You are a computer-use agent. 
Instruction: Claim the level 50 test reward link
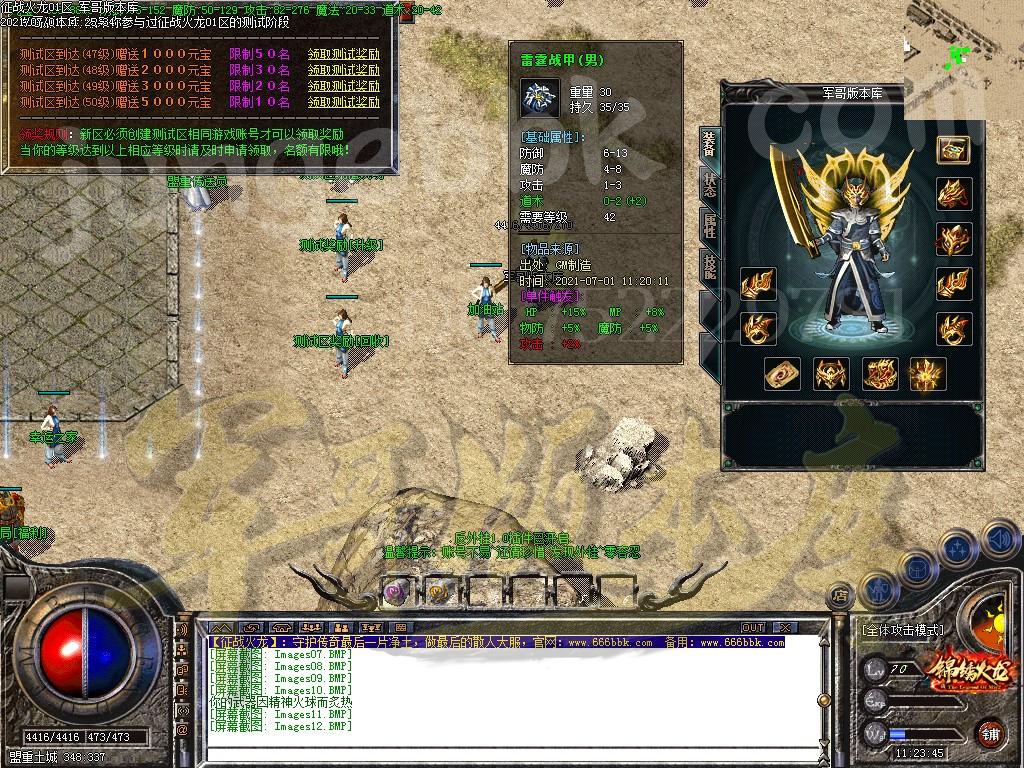(343, 102)
